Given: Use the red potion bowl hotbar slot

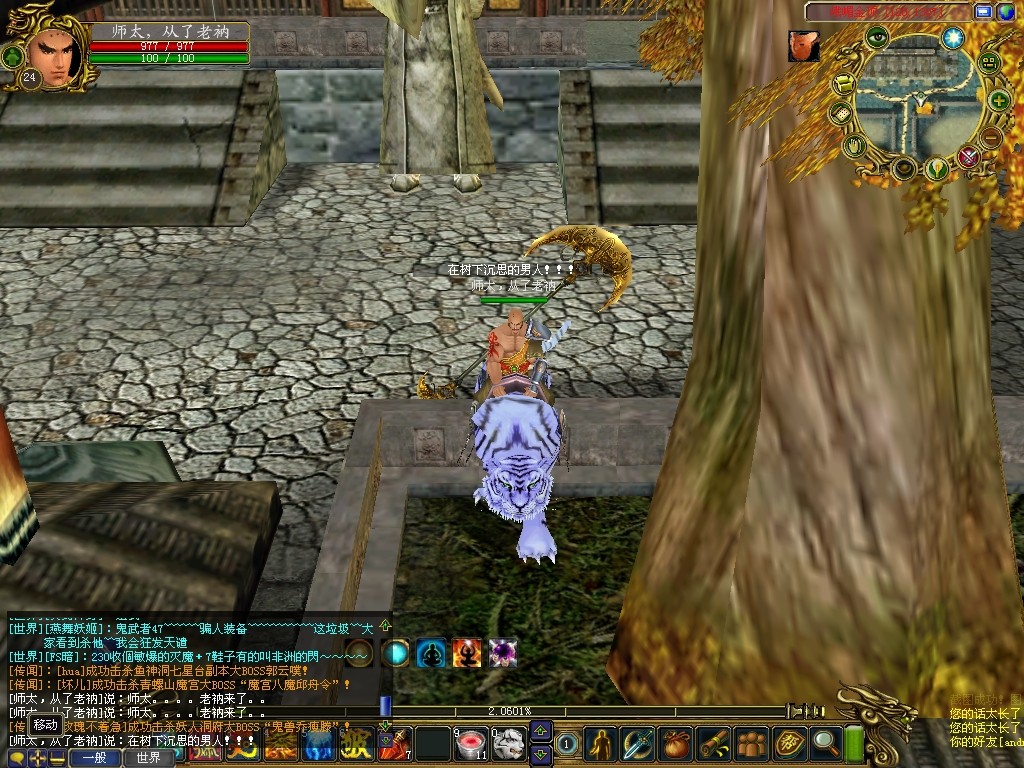Looking at the screenshot, I should point(469,743).
